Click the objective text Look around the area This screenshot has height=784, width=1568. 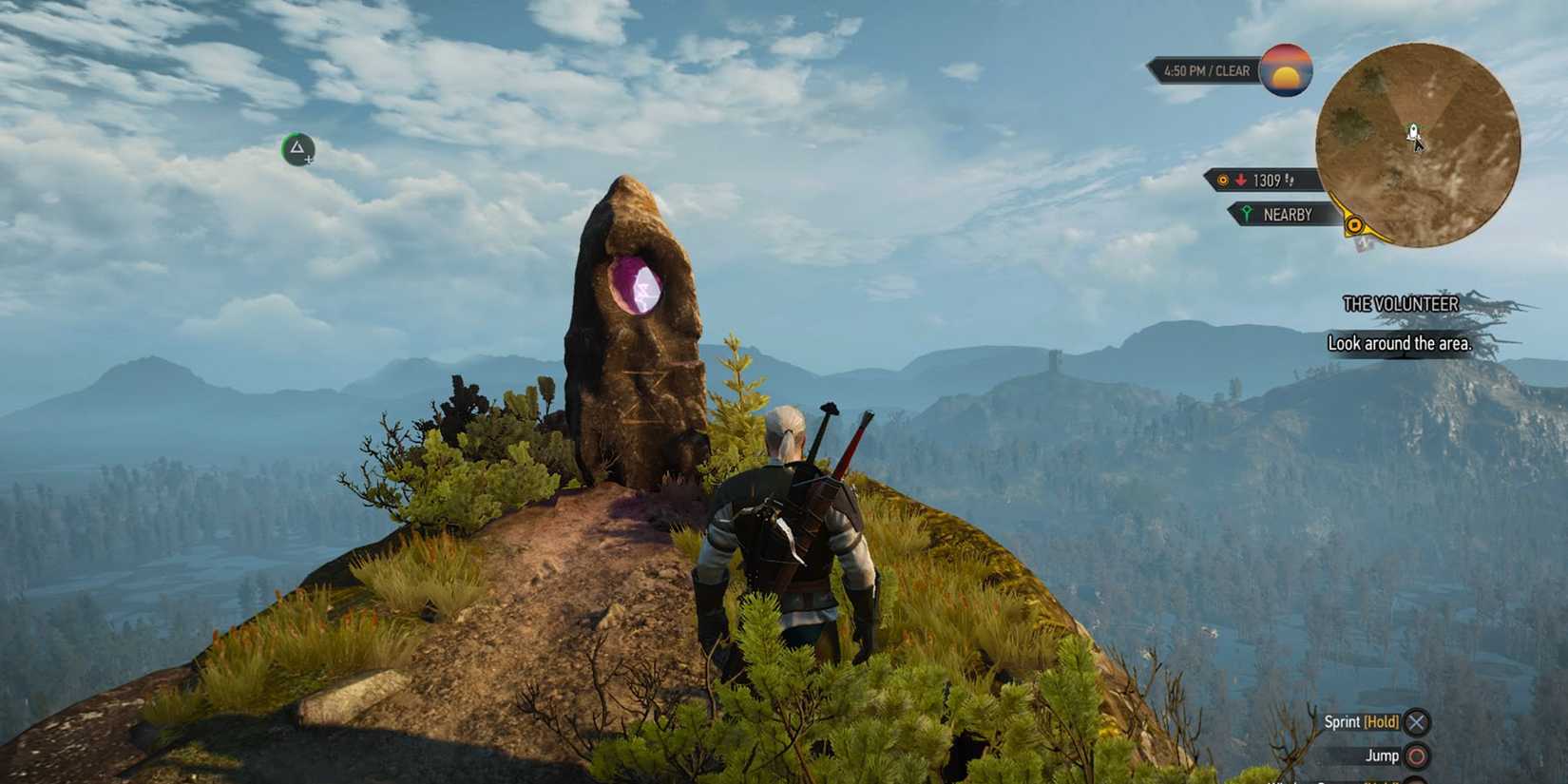(1399, 343)
